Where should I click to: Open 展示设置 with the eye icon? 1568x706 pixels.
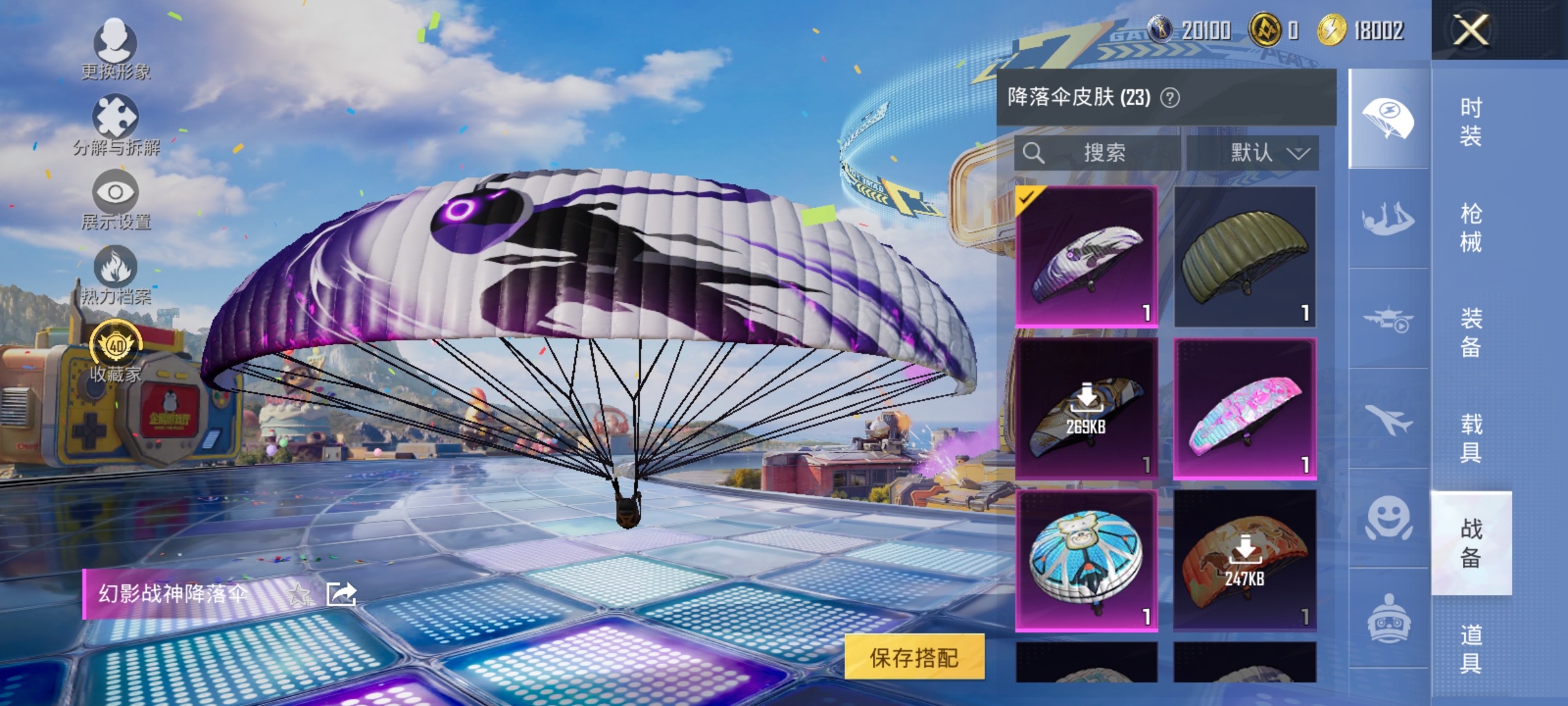pyautogui.click(x=116, y=193)
